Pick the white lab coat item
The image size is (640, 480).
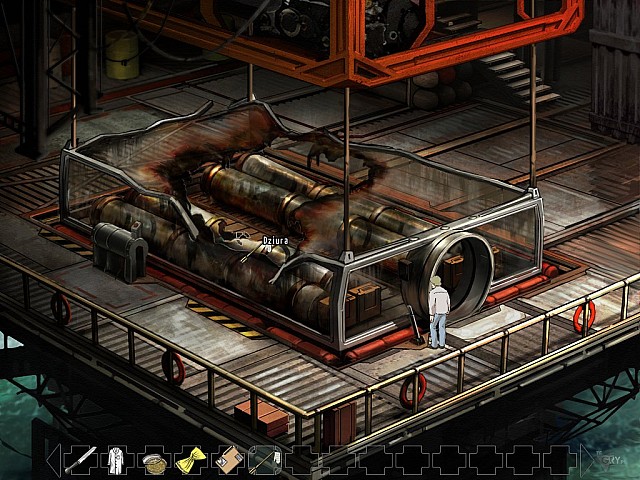pos(117,460)
